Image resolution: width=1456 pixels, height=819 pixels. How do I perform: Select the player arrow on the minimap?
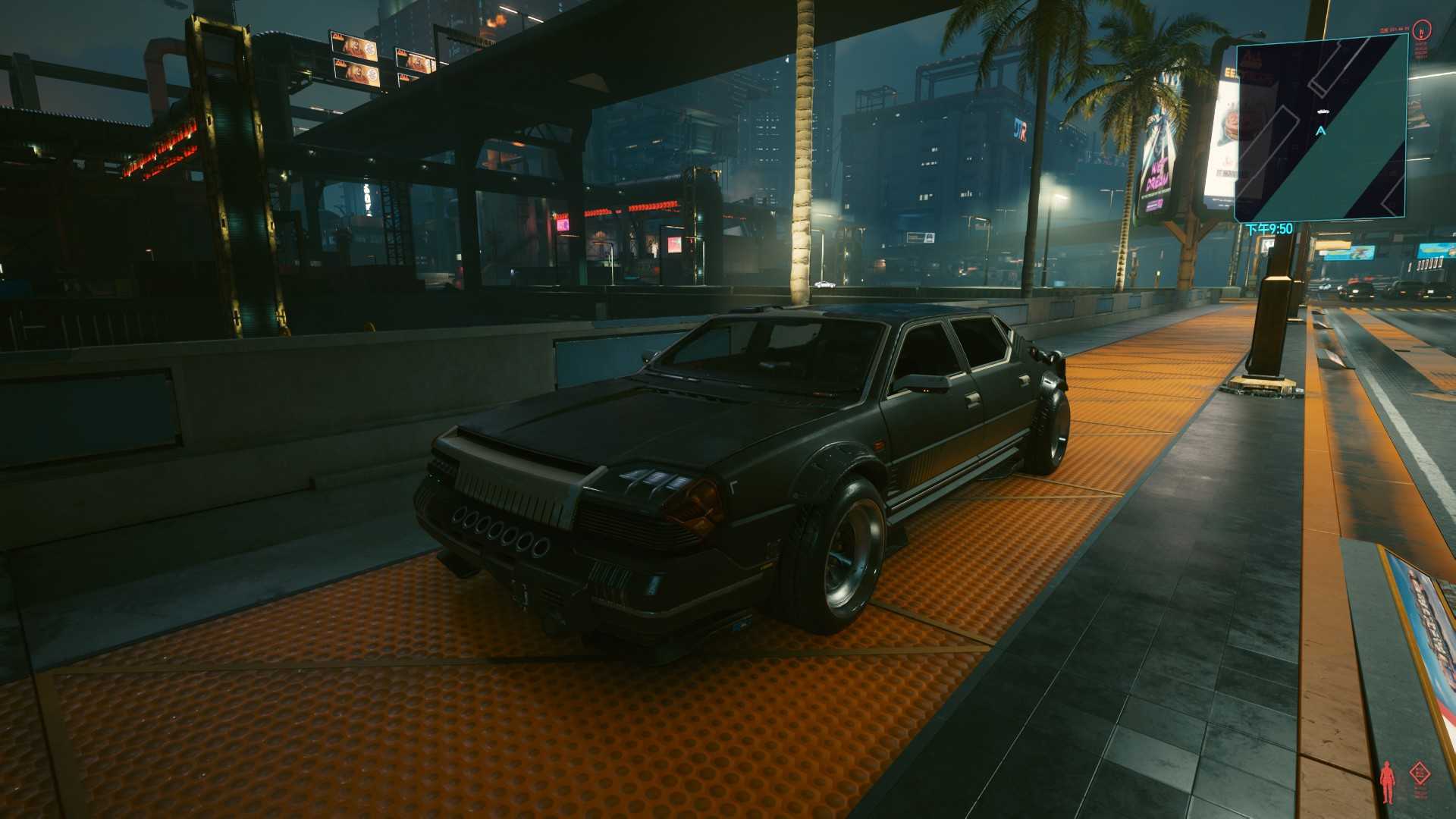tap(1321, 131)
